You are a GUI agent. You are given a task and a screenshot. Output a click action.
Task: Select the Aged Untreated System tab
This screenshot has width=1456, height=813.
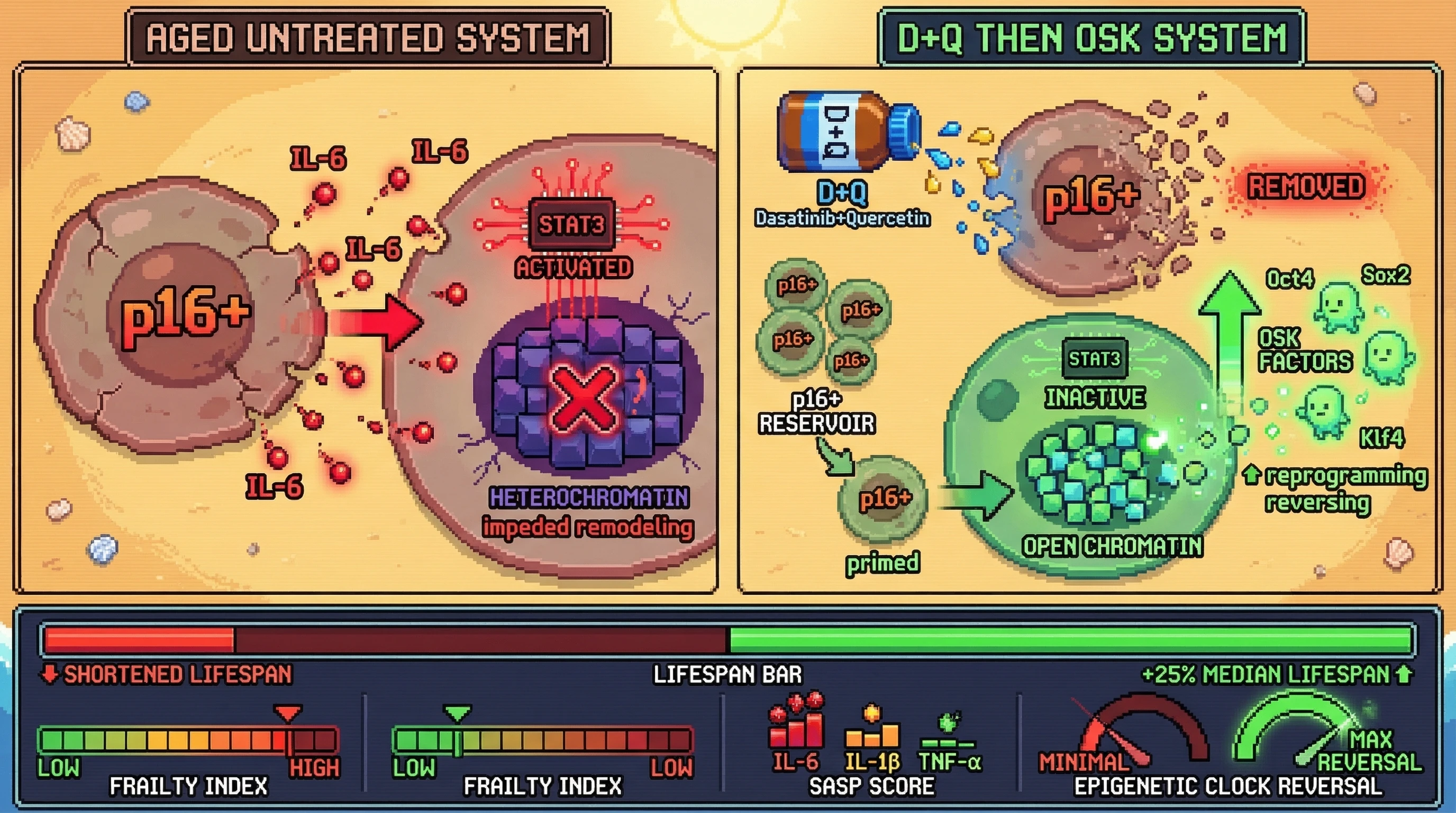(367, 37)
